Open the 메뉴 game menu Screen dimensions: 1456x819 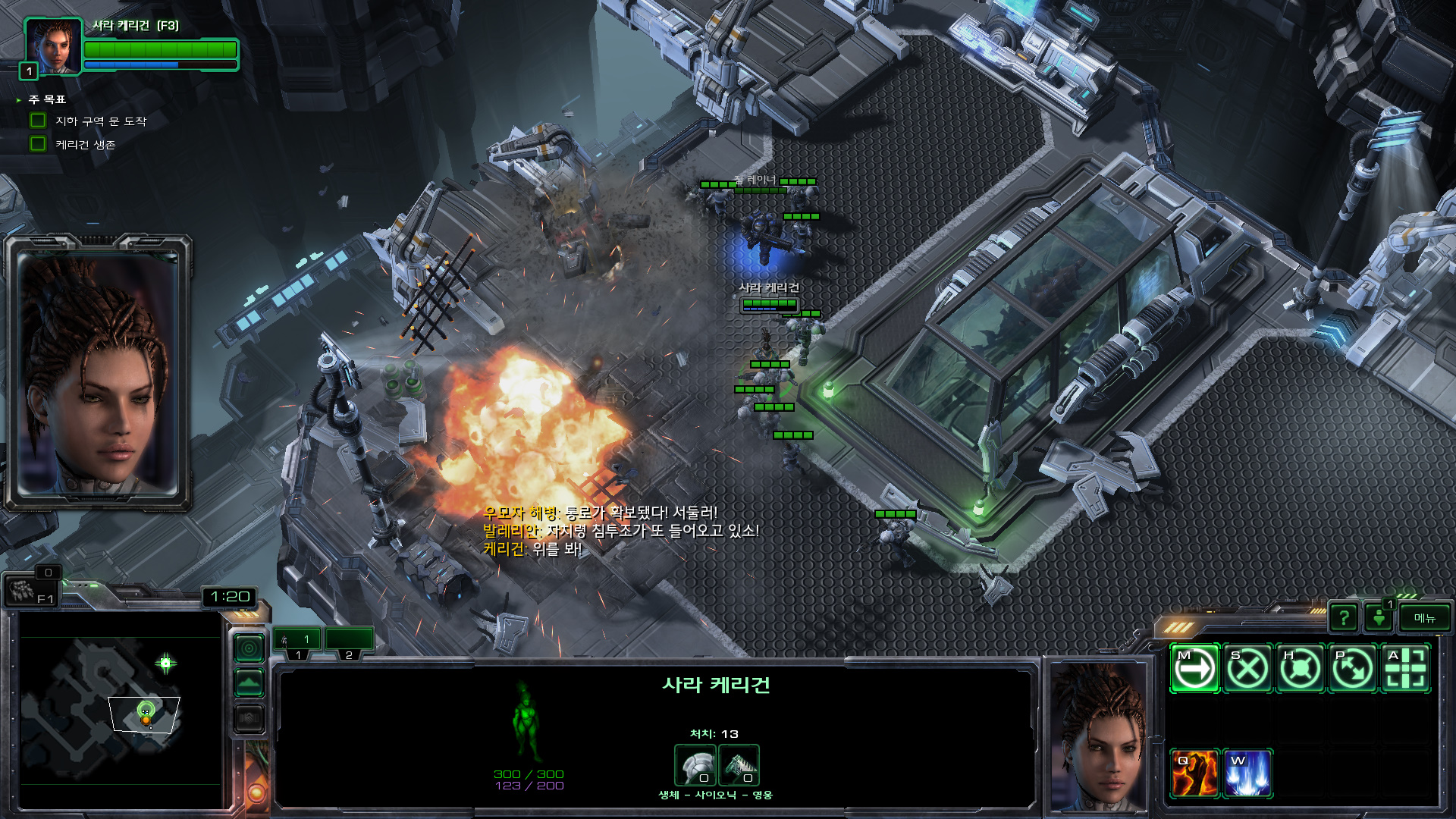coord(1424,618)
